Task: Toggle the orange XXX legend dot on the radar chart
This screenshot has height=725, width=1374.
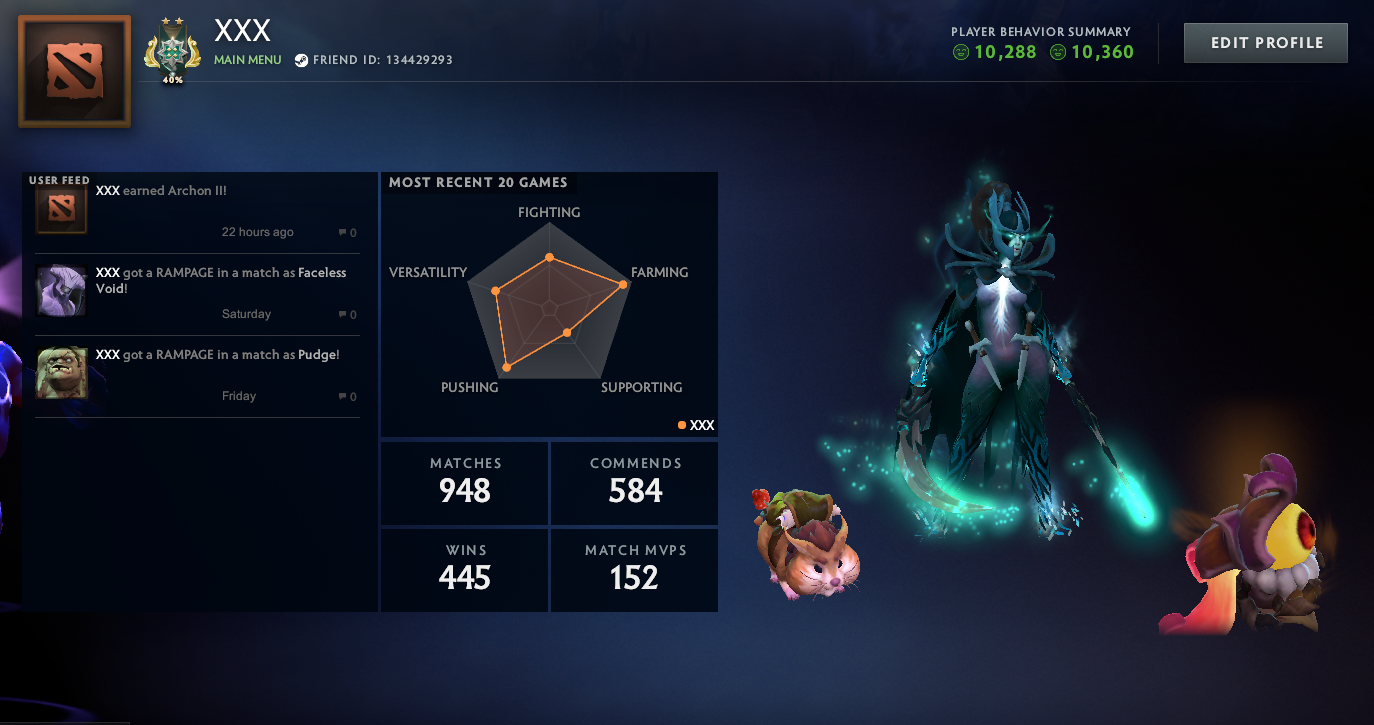Action: (681, 424)
